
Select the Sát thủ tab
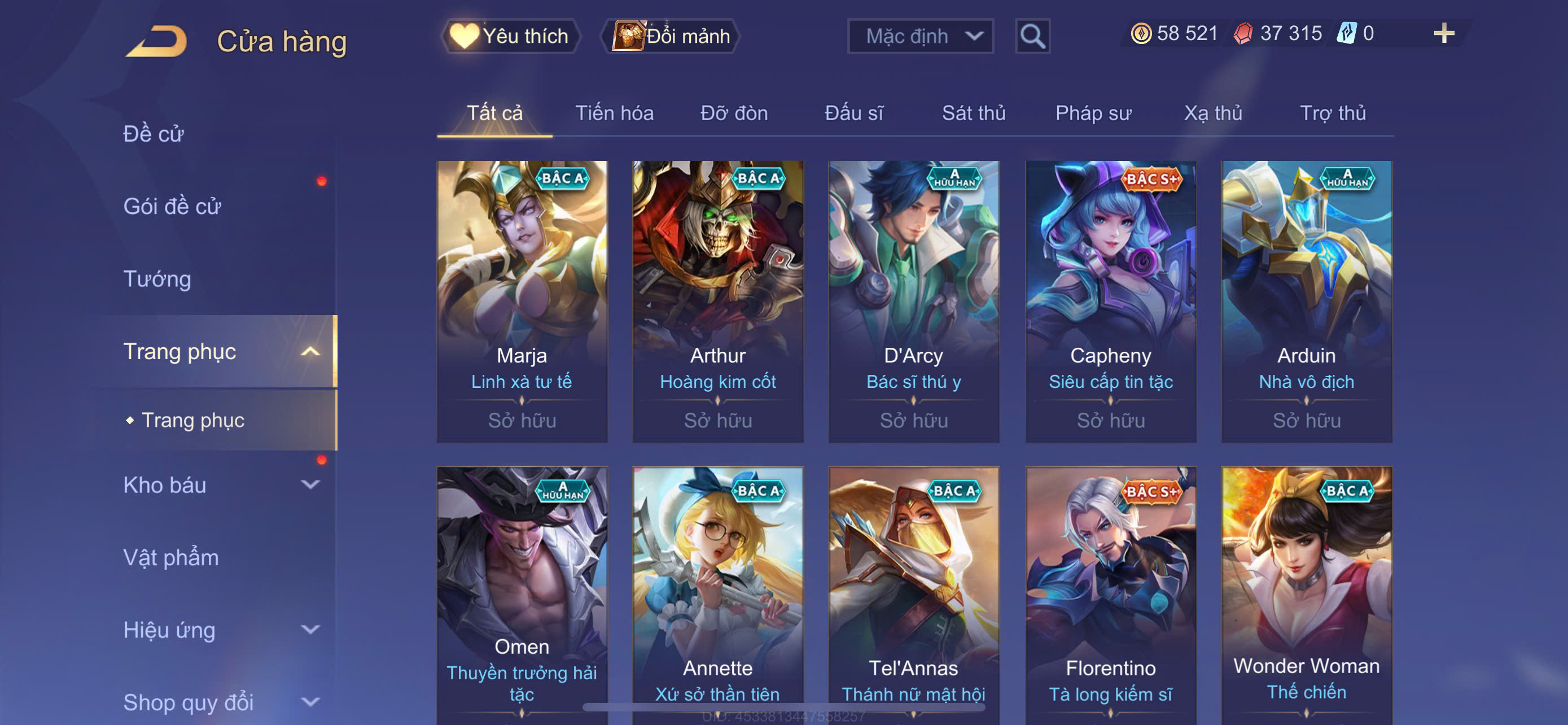pos(973,113)
